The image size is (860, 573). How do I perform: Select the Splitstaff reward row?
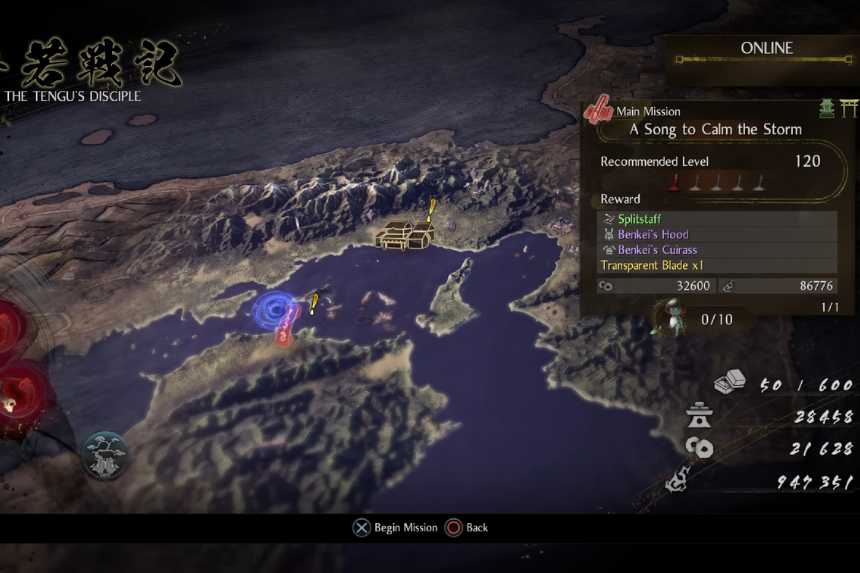tap(717, 218)
